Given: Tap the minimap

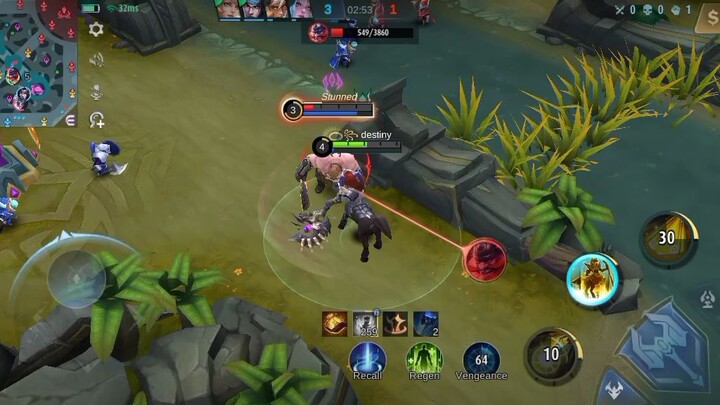Looking at the screenshot, I should [x=39, y=63].
